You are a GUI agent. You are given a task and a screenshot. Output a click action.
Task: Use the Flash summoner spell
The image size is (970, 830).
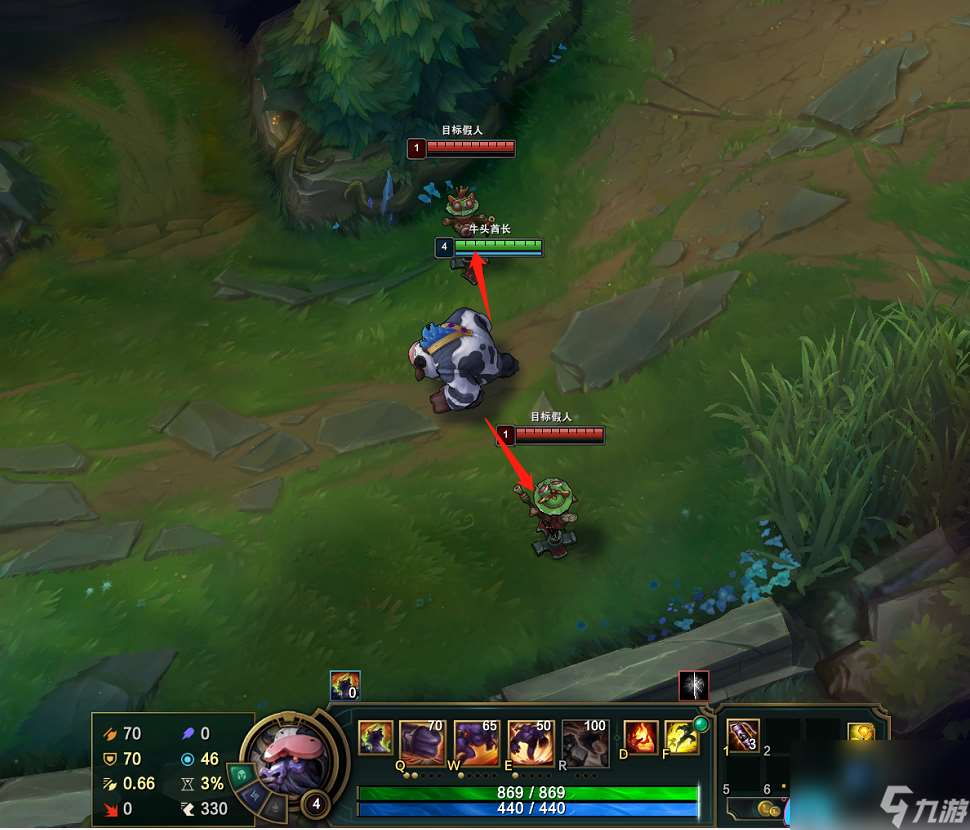click(682, 738)
